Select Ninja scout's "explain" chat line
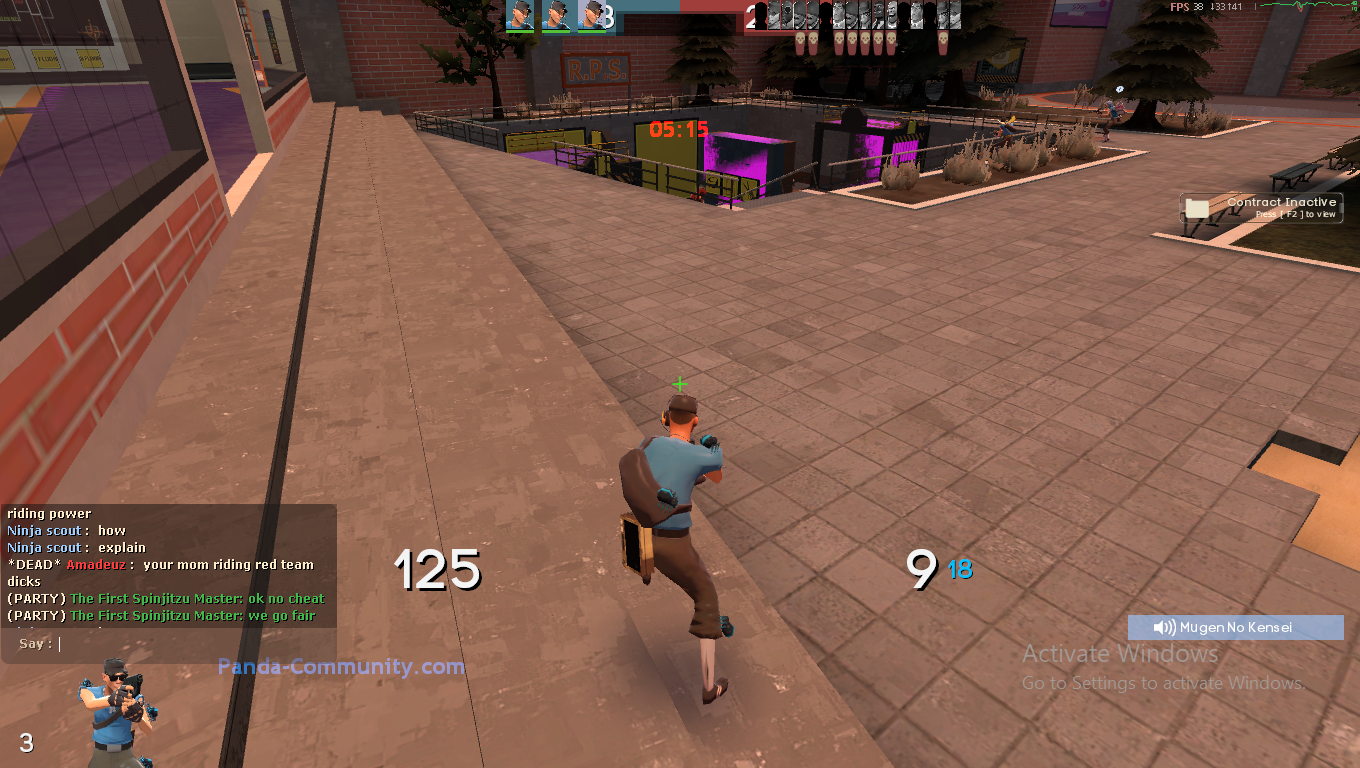Image resolution: width=1360 pixels, height=768 pixels. coord(77,548)
